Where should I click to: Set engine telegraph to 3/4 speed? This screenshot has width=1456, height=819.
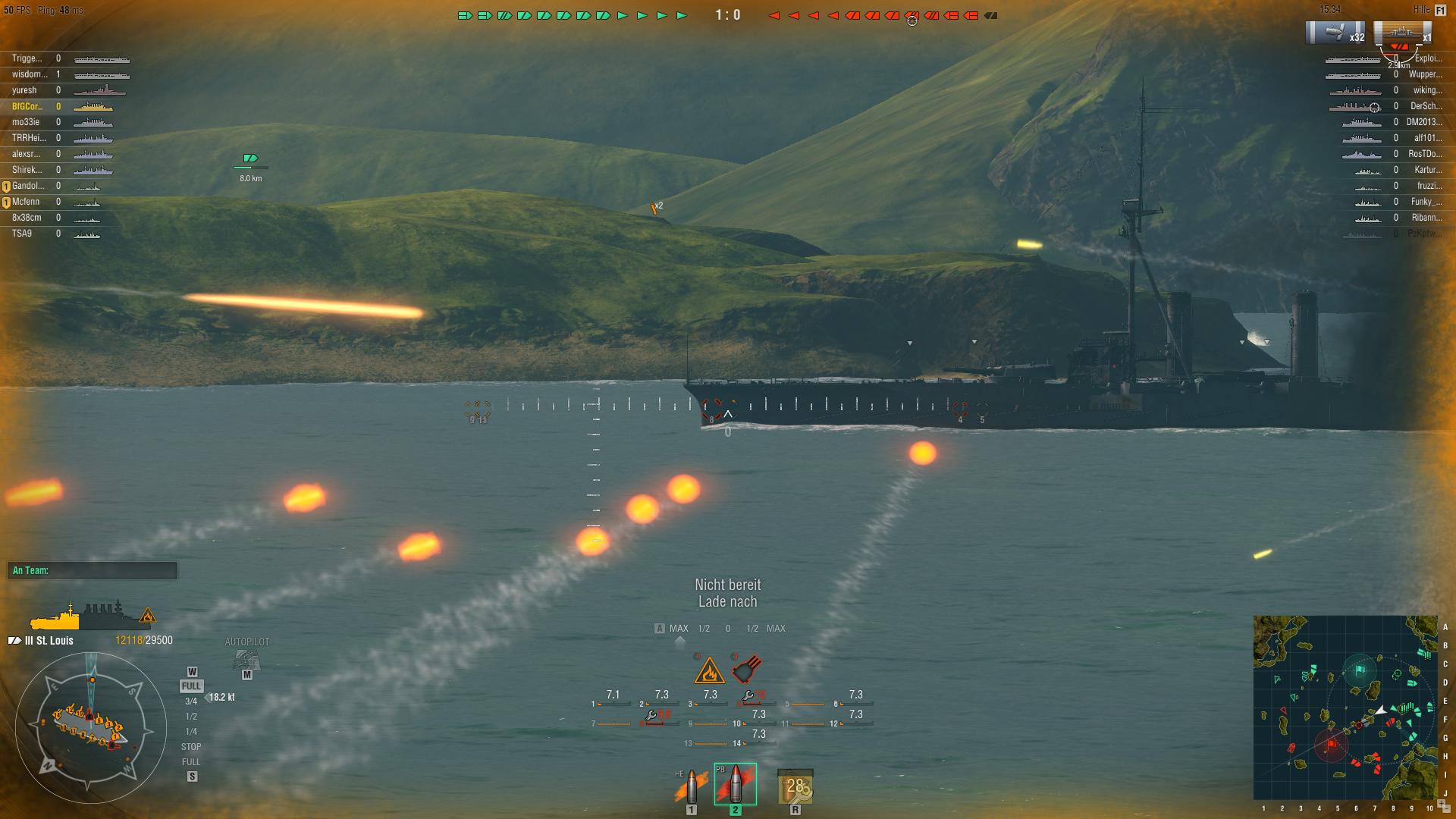pos(191,701)
